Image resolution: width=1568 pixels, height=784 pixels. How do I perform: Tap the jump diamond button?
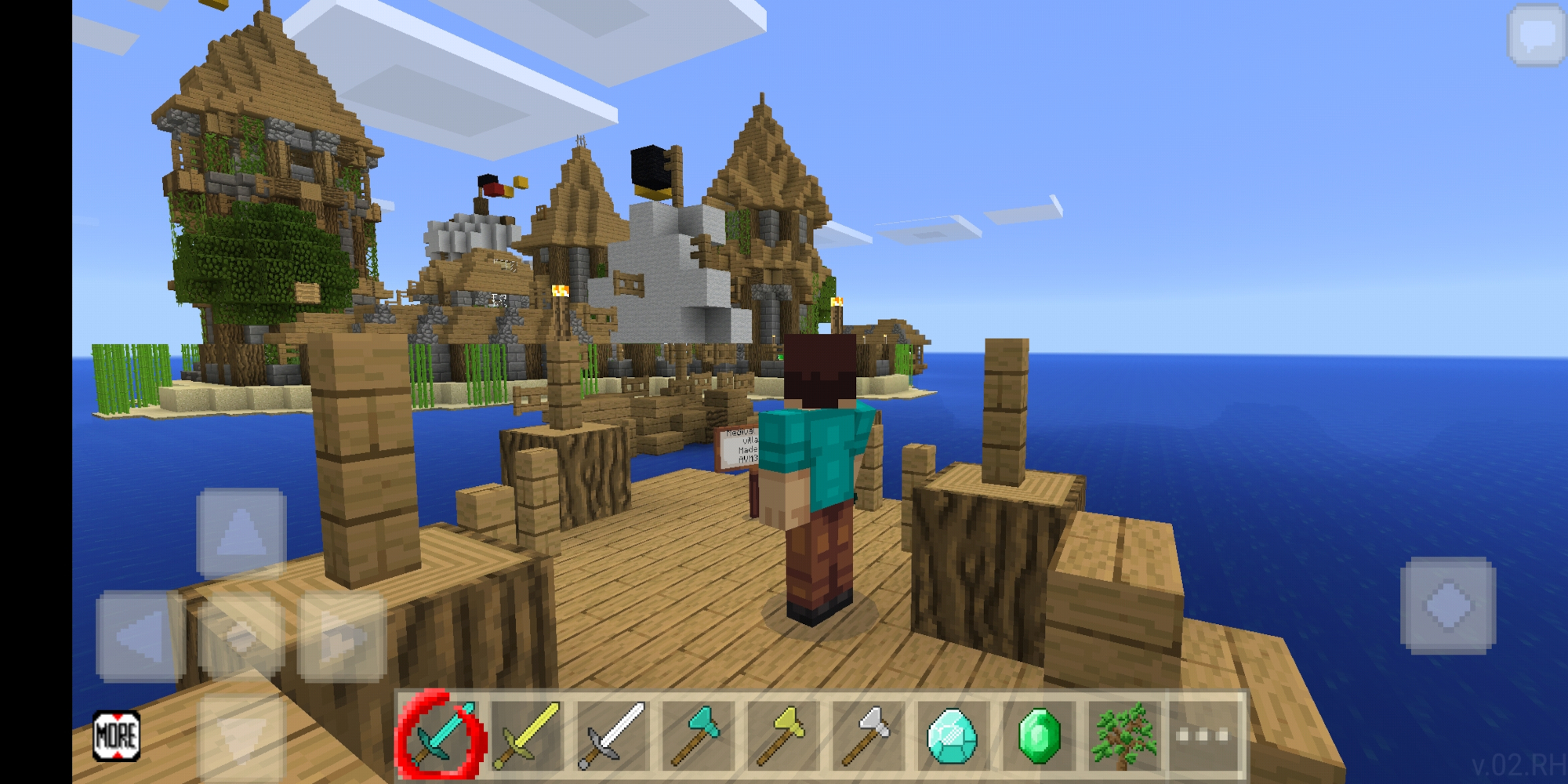click(1448, 605)
